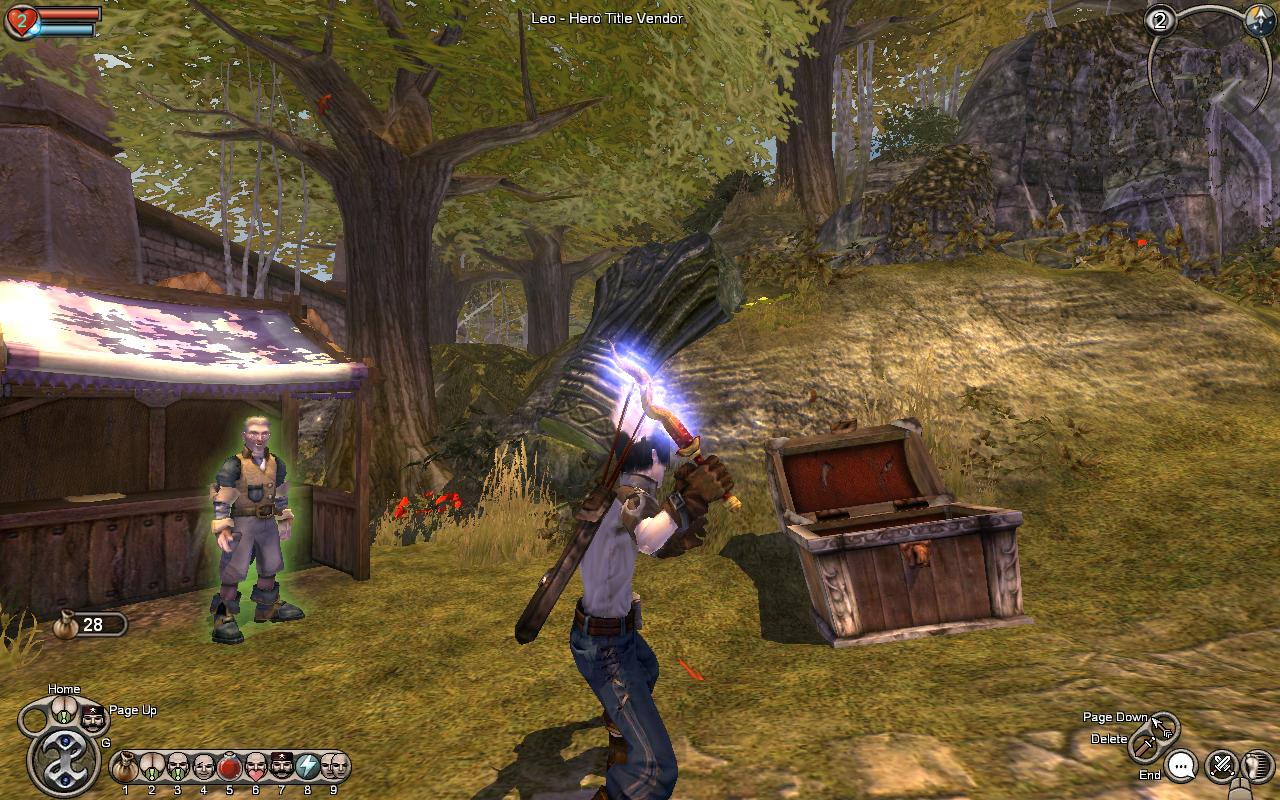Activate the lightning bolt spell in slot 8
This screenshot has height=800, width=1280.
pyautogui.click(x=308, y=768)
